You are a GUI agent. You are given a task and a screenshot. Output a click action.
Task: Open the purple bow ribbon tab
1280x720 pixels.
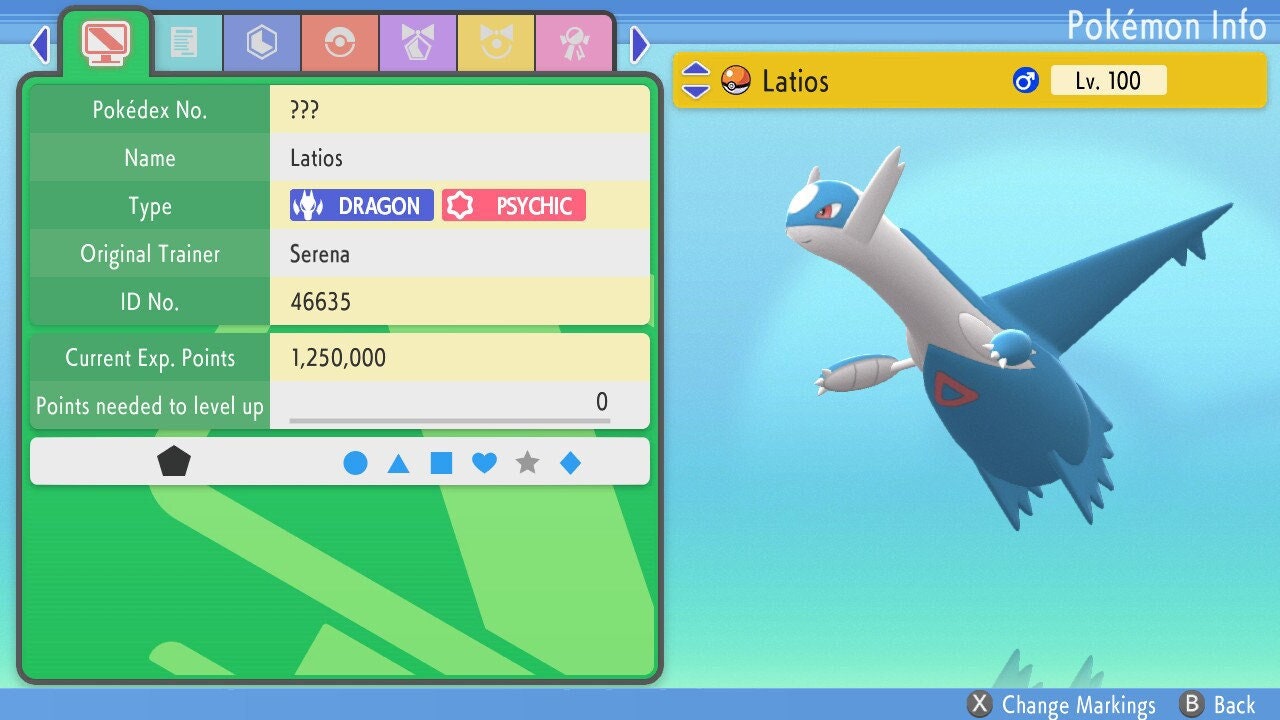tap(418, 42)
